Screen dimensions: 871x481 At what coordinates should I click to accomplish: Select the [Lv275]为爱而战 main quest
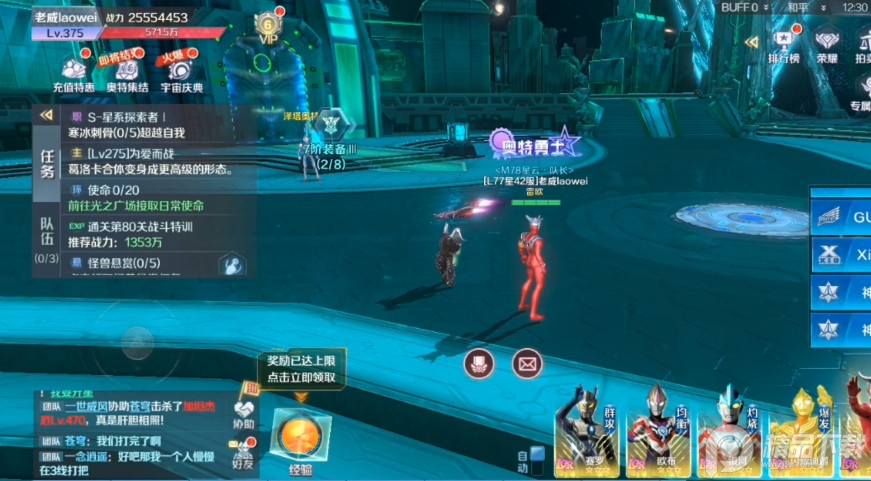pyautogui.click(x=150, y=161)
